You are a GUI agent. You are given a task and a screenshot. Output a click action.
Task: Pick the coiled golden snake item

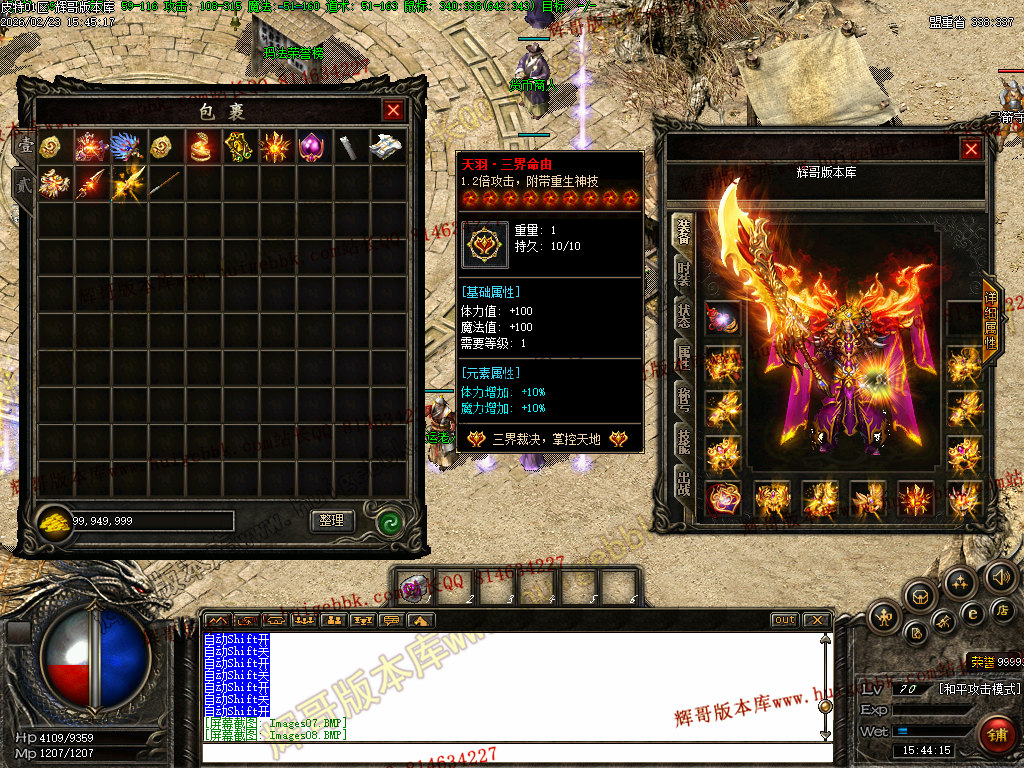(x=201, y=147)
